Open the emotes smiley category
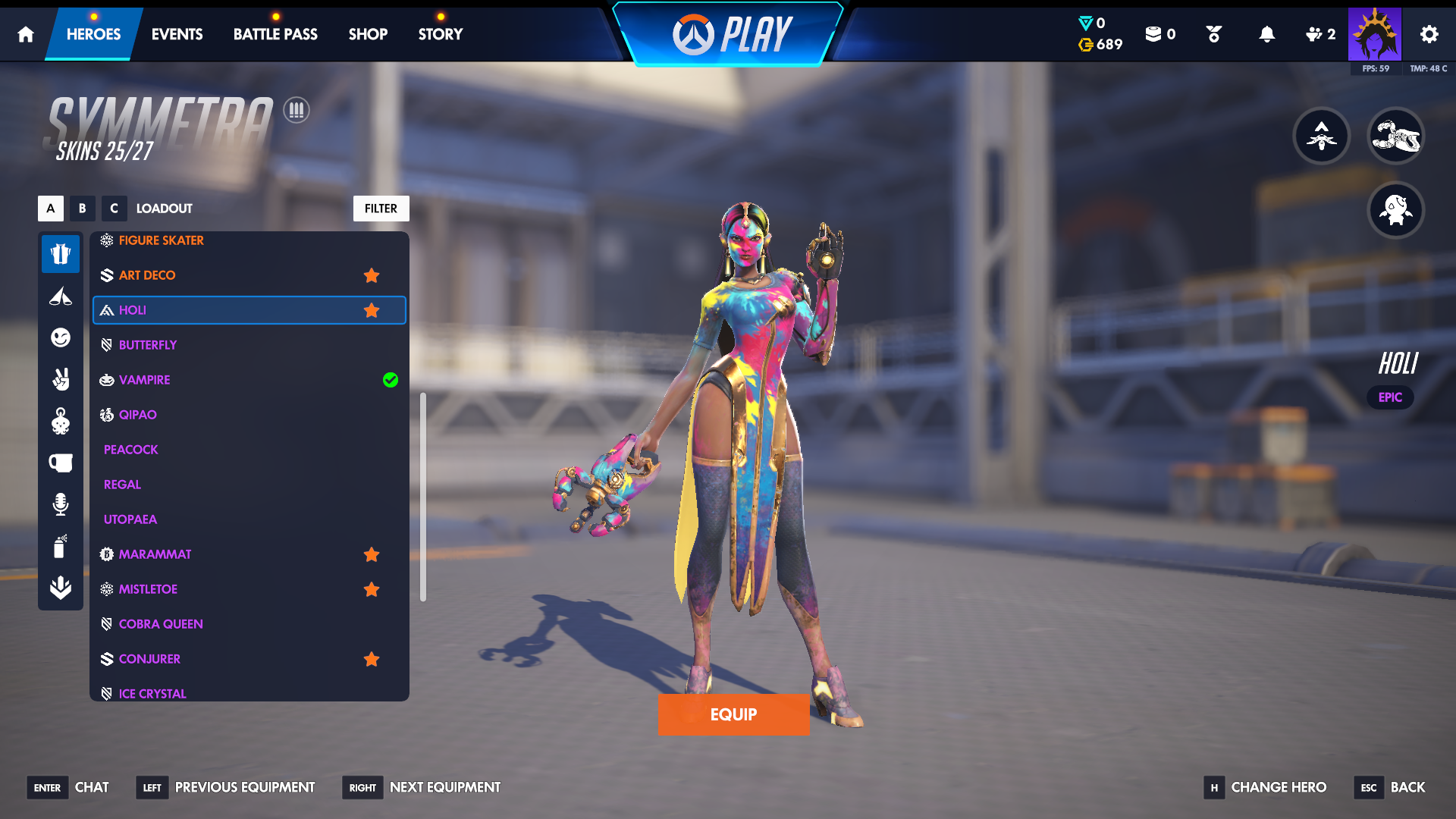Screen dimensions: 1456x819 [x=61, y=337]
